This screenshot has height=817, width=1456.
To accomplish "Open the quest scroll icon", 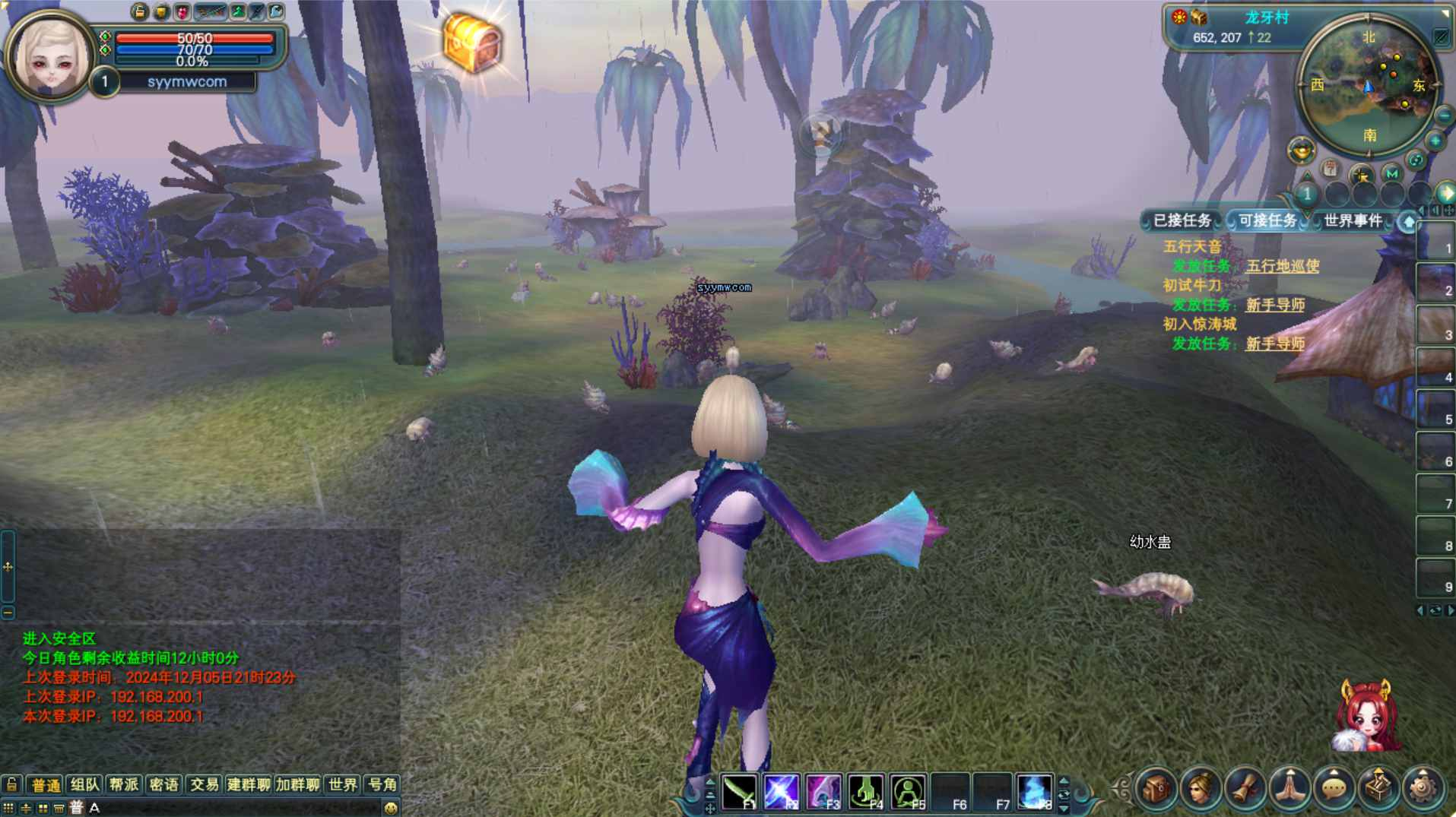I will (x=1245, y=789).
